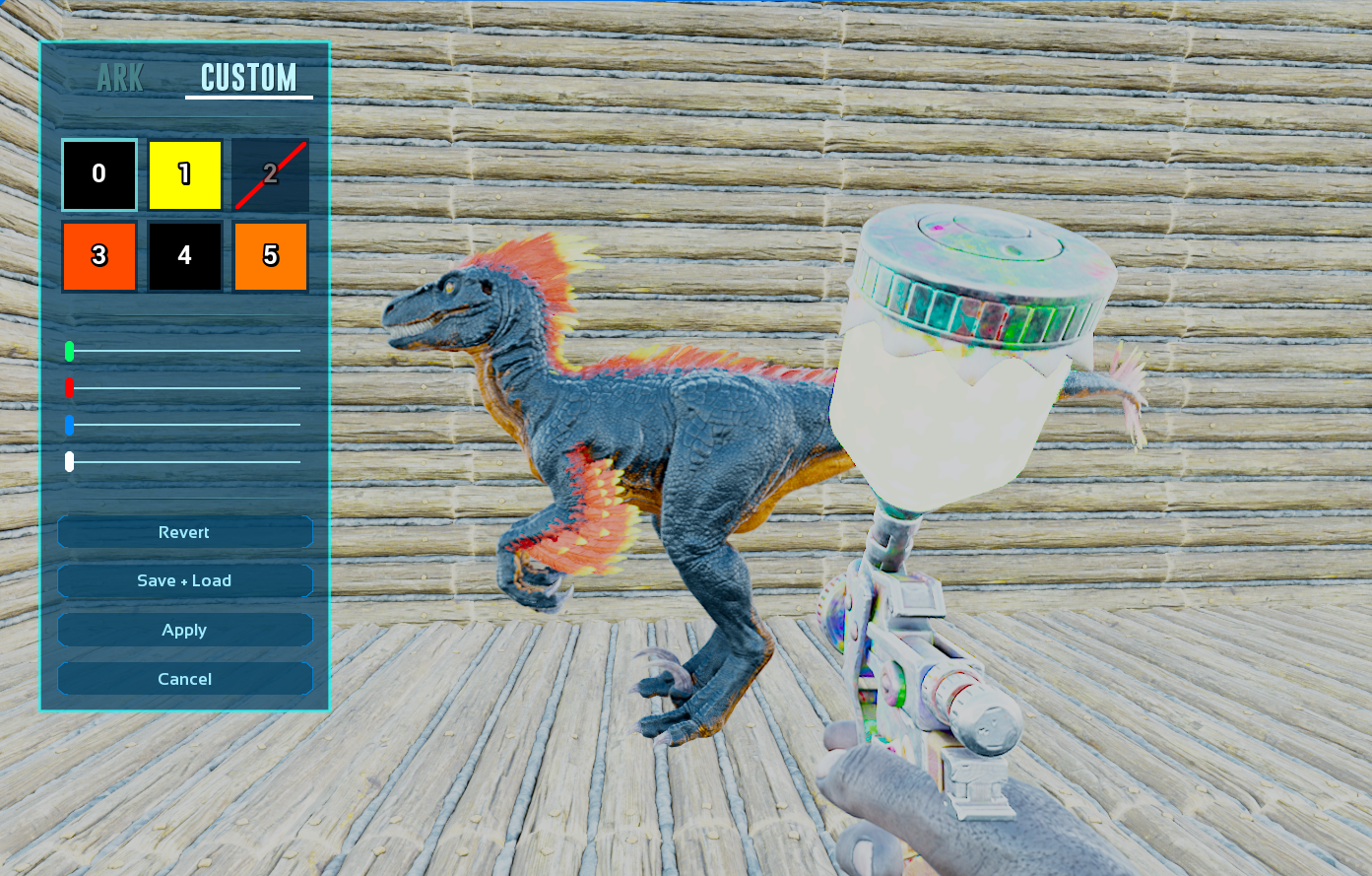Apply the chosen colors
1372x876 pixels.
(x=184, y=630)
